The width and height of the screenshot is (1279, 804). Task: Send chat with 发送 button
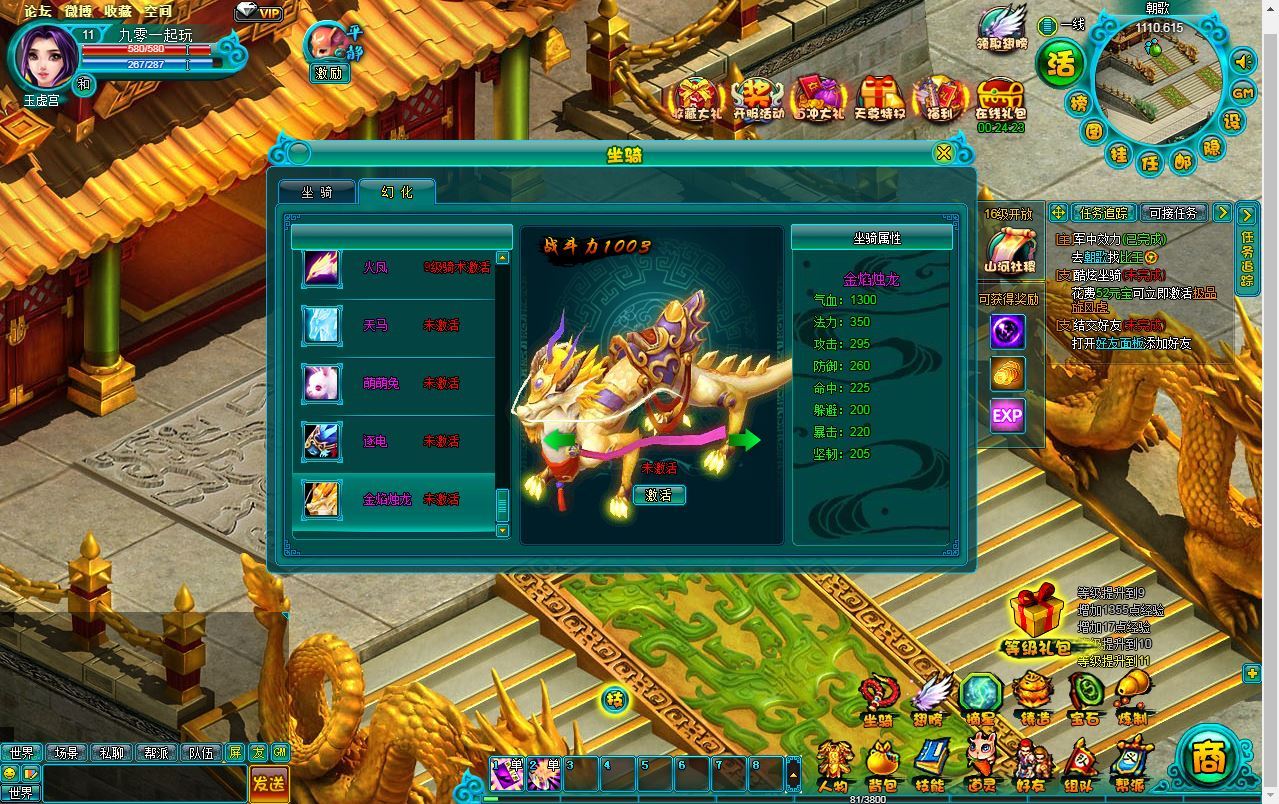pos(269,783)
